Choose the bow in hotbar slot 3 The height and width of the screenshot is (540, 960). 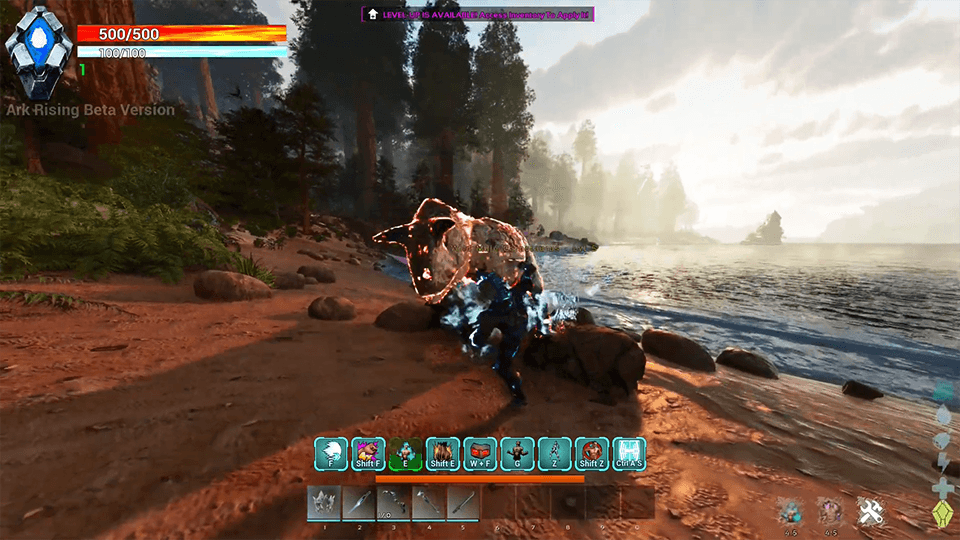coord(393,502)
